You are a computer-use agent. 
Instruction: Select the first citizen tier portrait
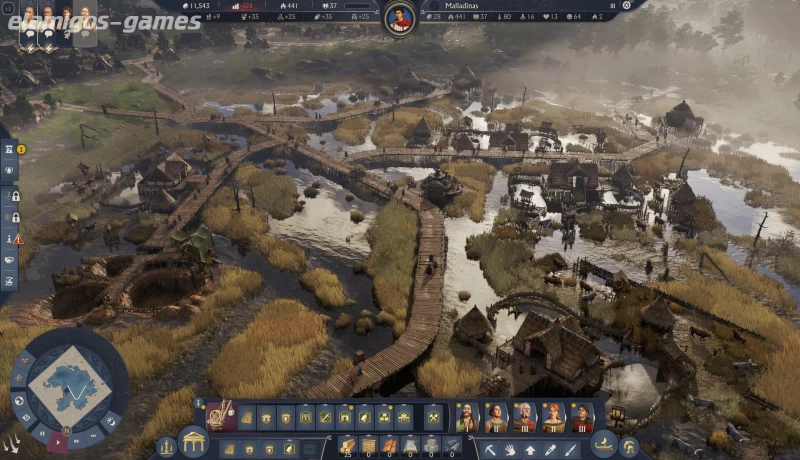[467, 416]
